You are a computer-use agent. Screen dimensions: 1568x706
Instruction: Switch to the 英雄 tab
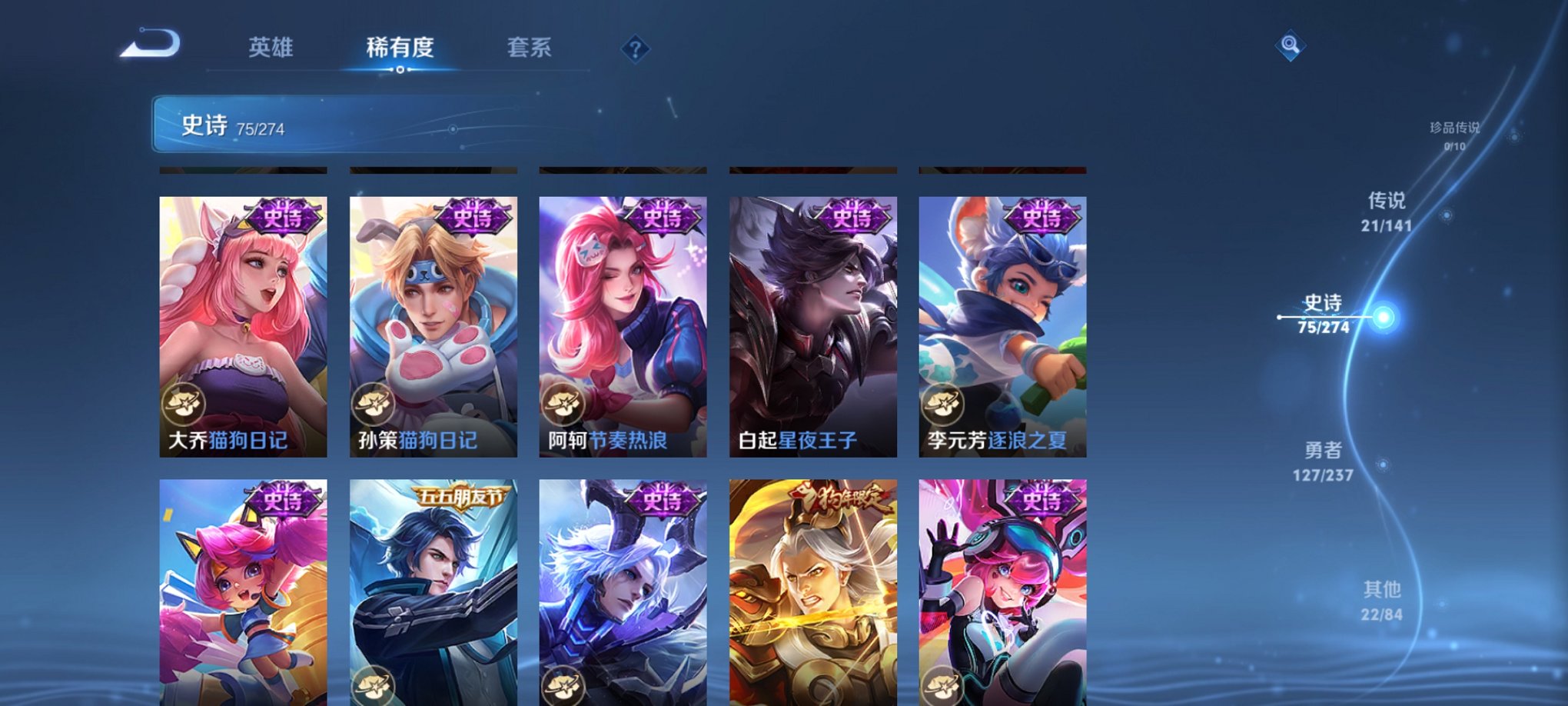(271, 48)
